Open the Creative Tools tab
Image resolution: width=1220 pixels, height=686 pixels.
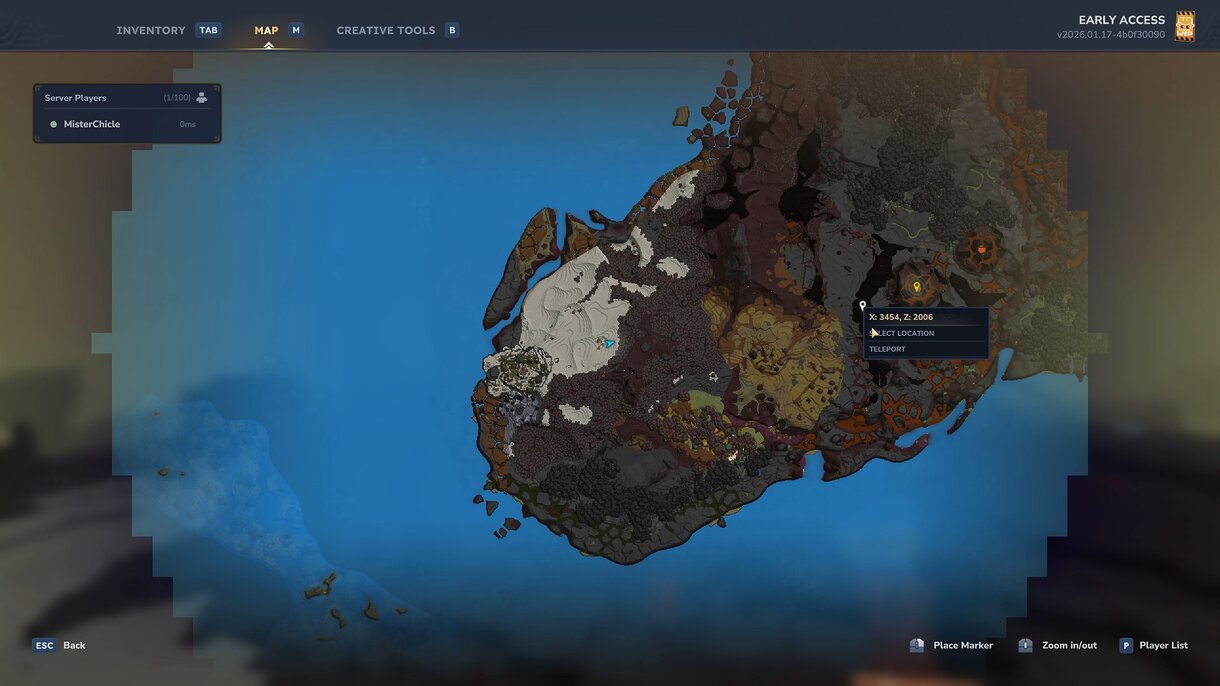click(x=386, y=30)
